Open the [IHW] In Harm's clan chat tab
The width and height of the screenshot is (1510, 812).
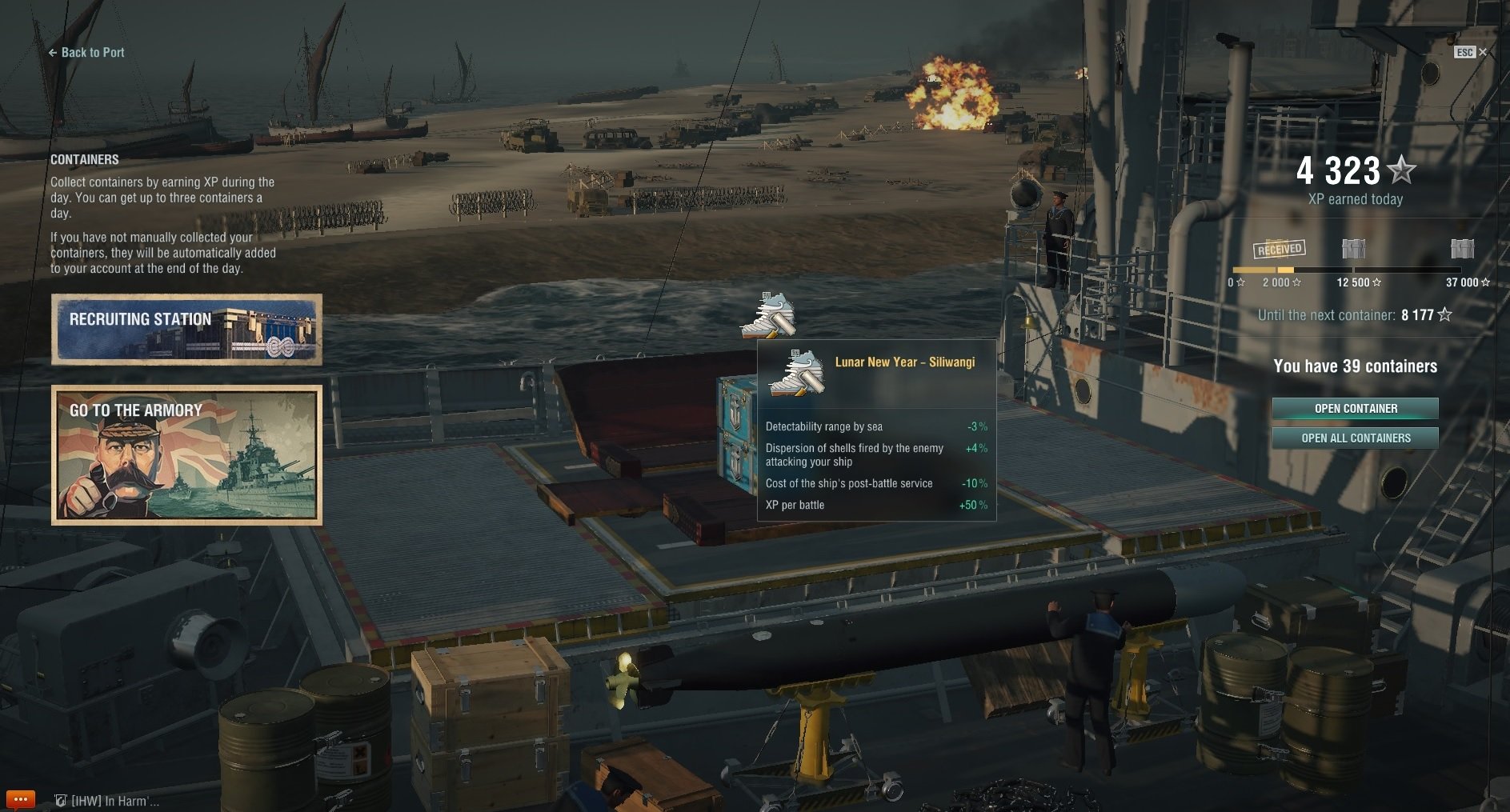[x=107, y=801]
